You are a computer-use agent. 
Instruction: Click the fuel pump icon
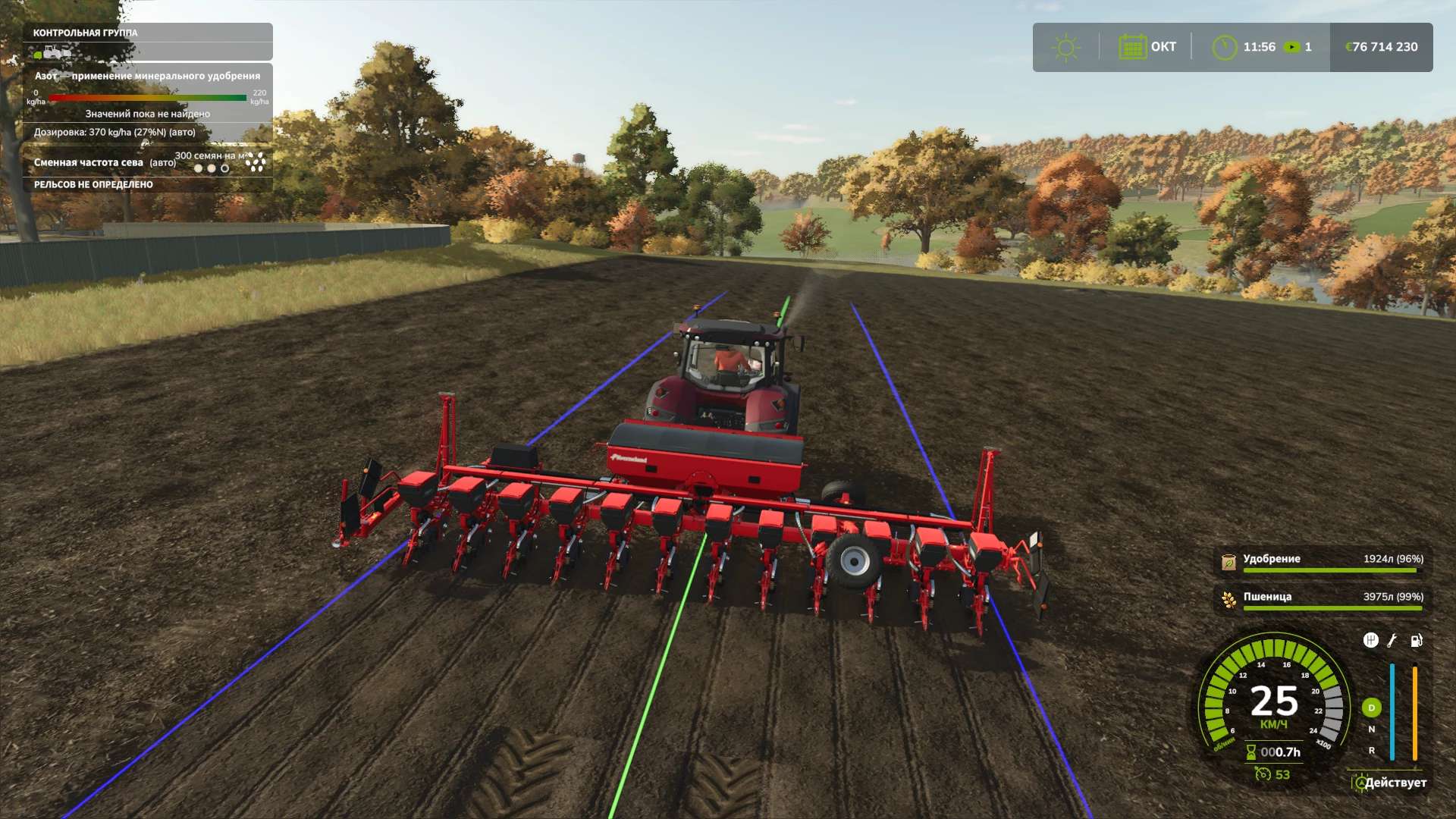pyautogui.click(x=1416, y=641)
